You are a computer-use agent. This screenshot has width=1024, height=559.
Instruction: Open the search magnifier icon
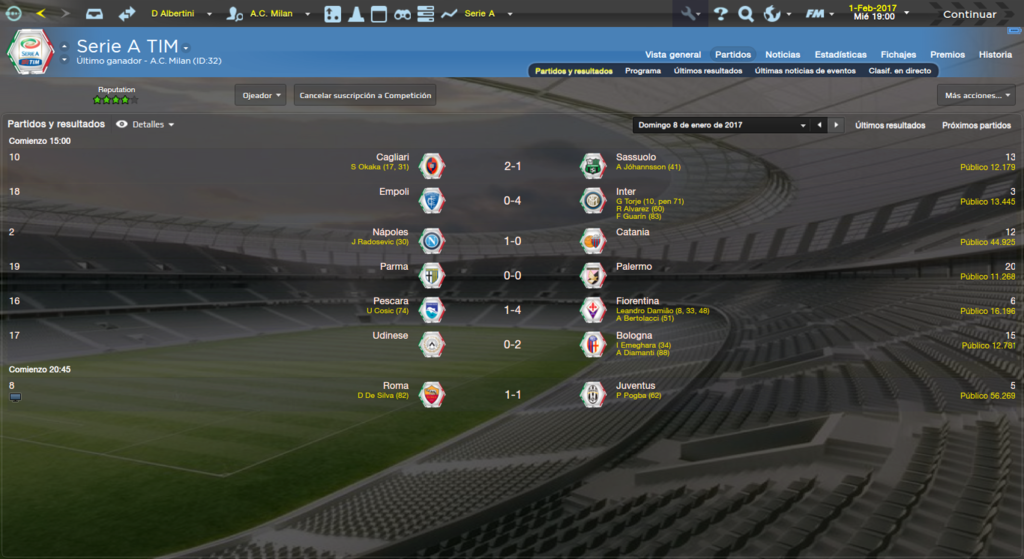point(746,14)
